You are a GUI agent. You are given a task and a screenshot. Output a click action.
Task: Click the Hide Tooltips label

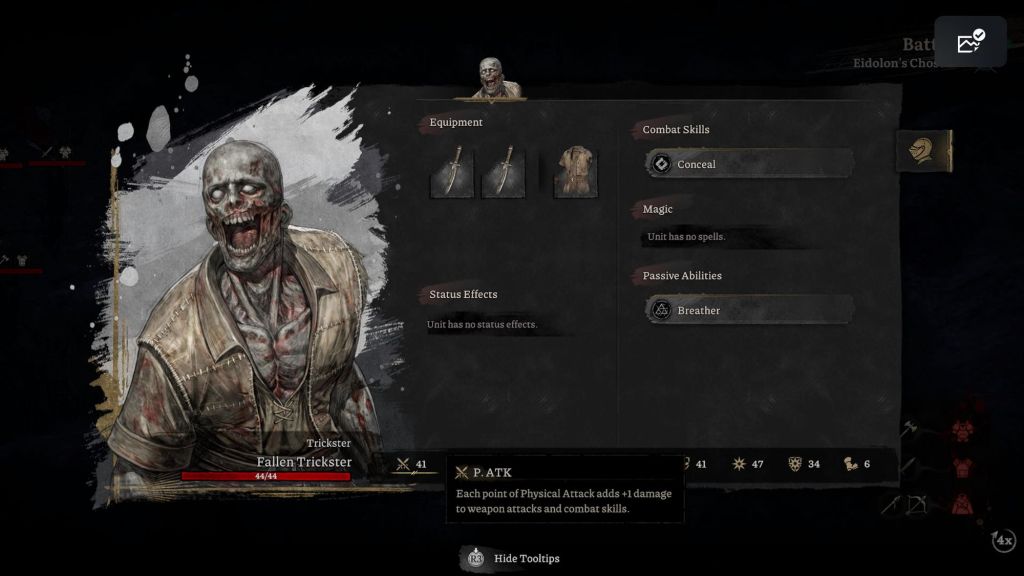[526, 558]
